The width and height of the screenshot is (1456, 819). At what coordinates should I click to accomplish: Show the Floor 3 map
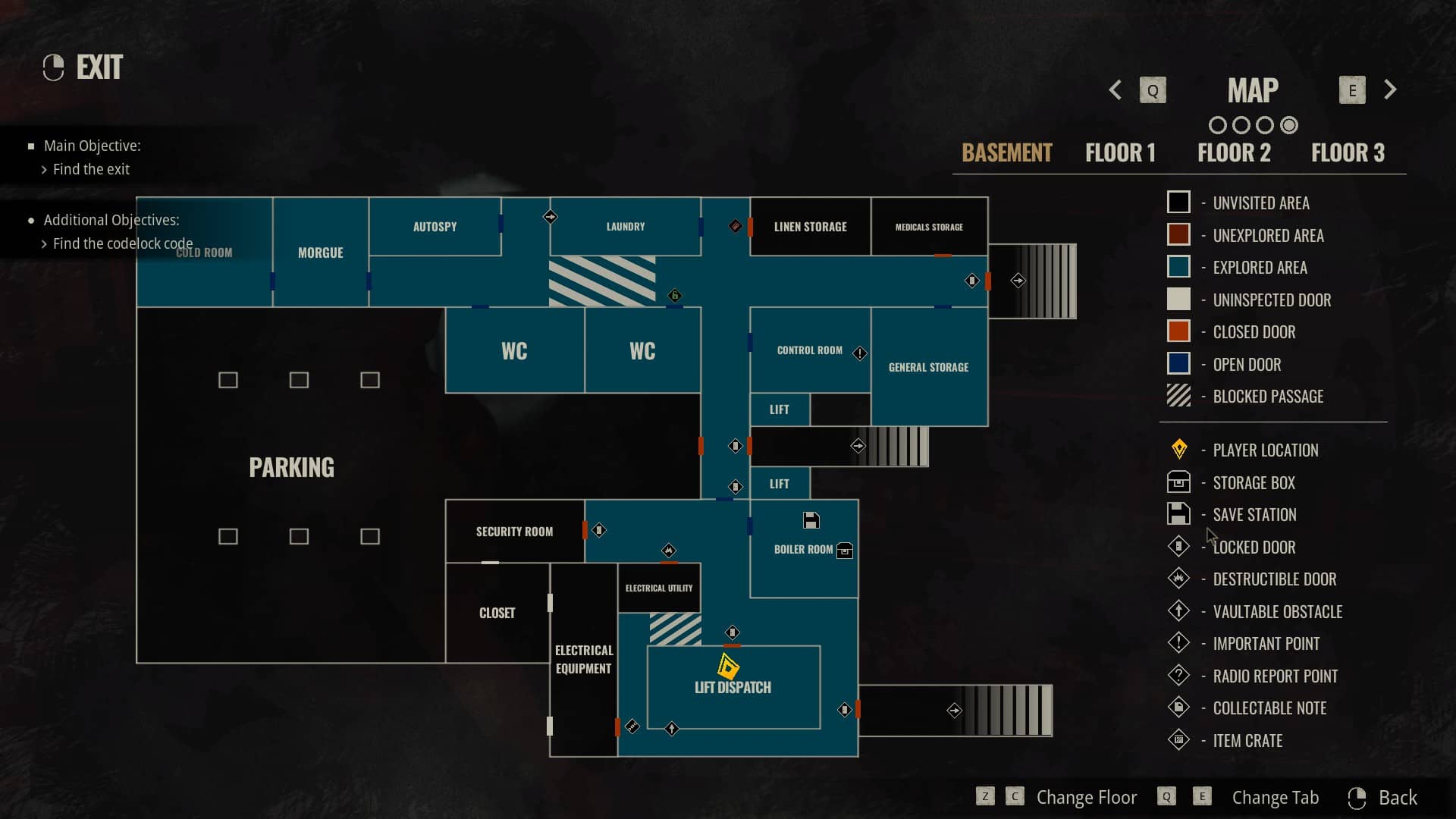tap(1348, 152)
